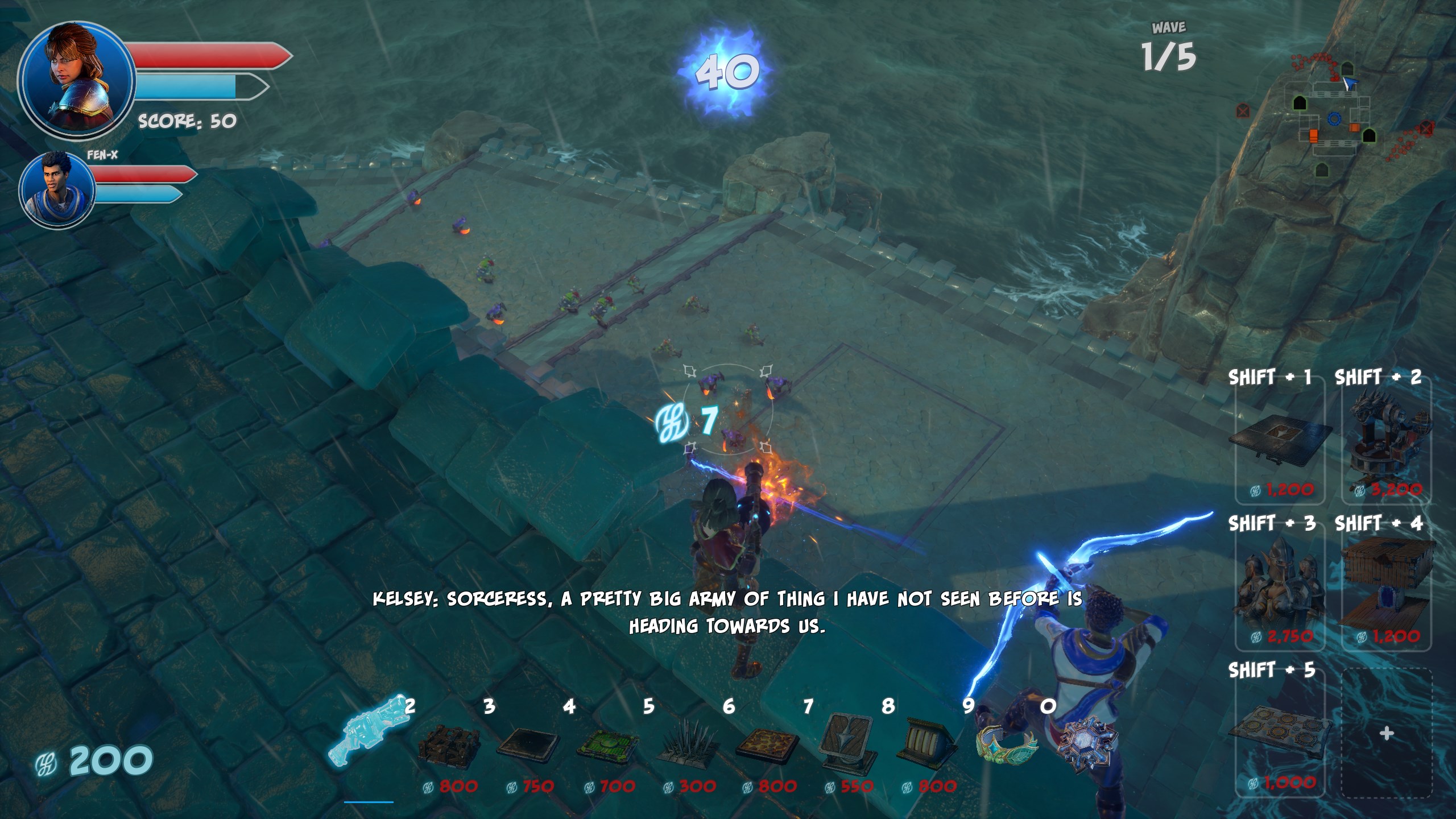Click the empty plus slot for war traps
The image size is (1456, 819).
pyautogui.click(x=1387, y=734)
